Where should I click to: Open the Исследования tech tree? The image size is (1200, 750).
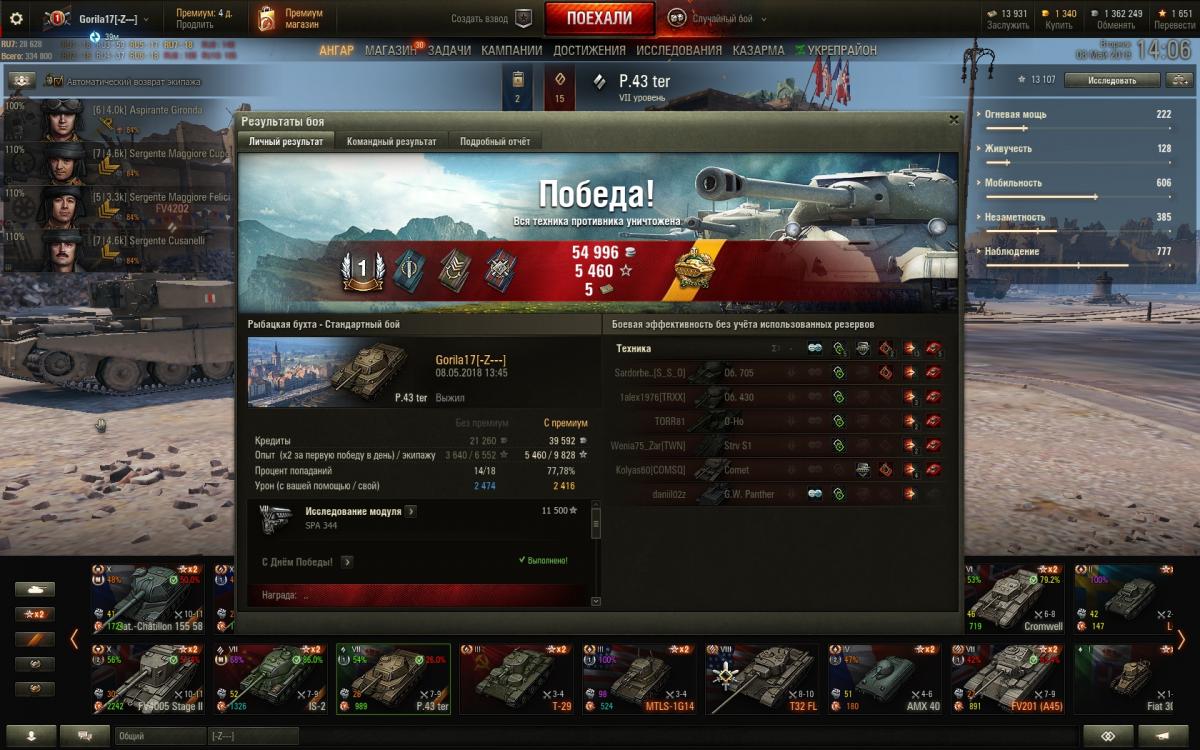[x=678, y=50]
